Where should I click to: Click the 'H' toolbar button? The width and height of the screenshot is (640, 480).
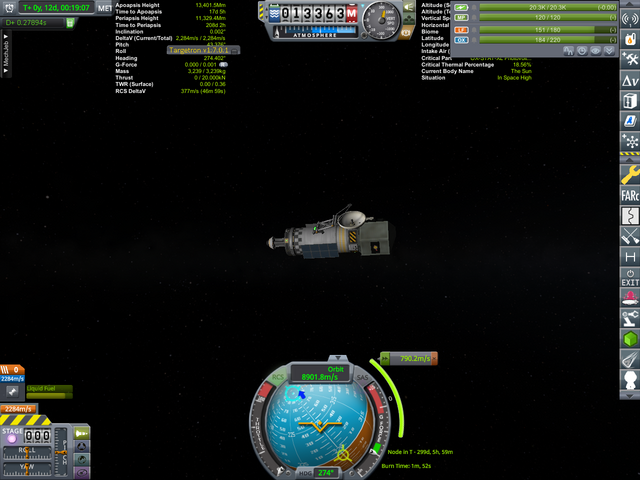click(x=630, y=257)
